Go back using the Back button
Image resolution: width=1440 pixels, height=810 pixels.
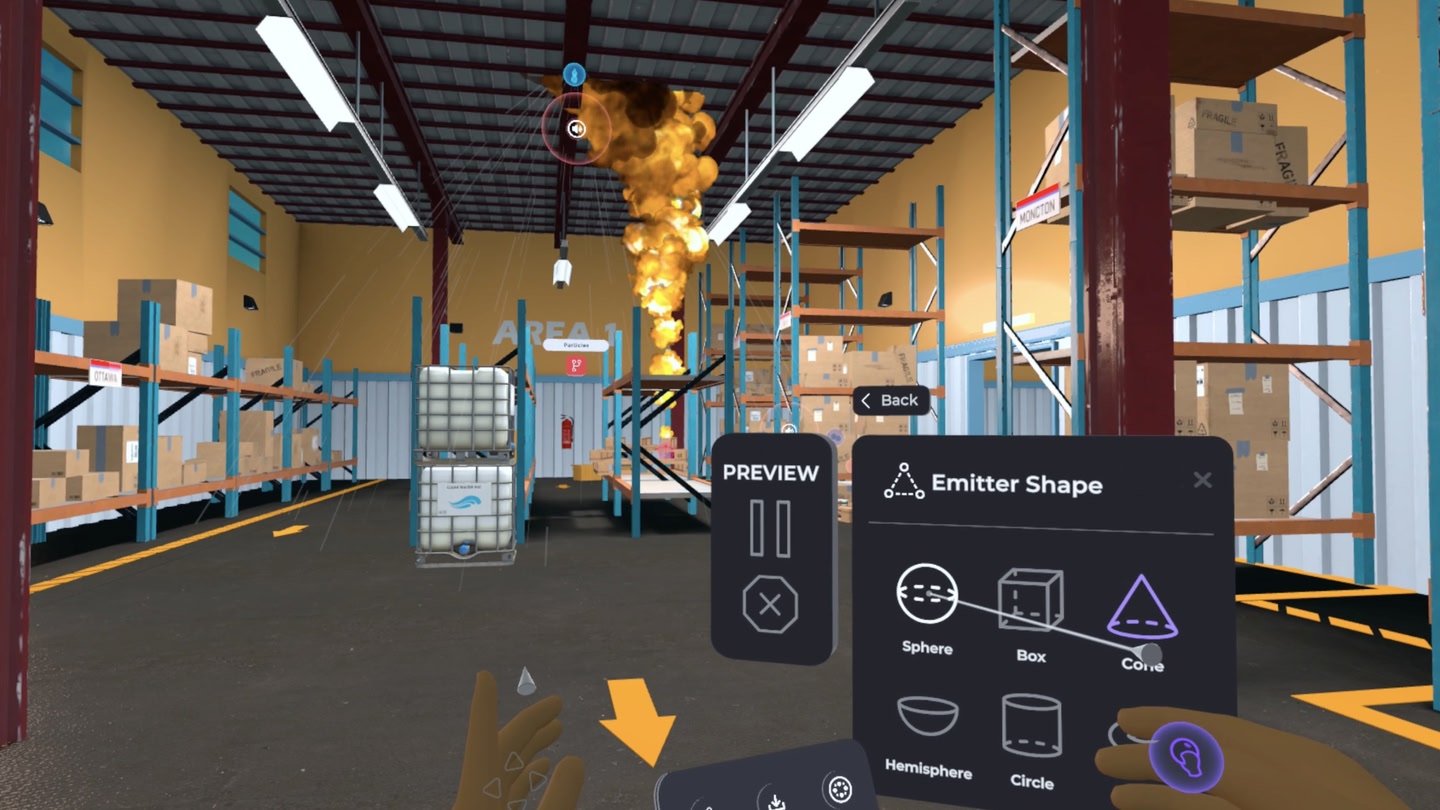coord(890,401)
